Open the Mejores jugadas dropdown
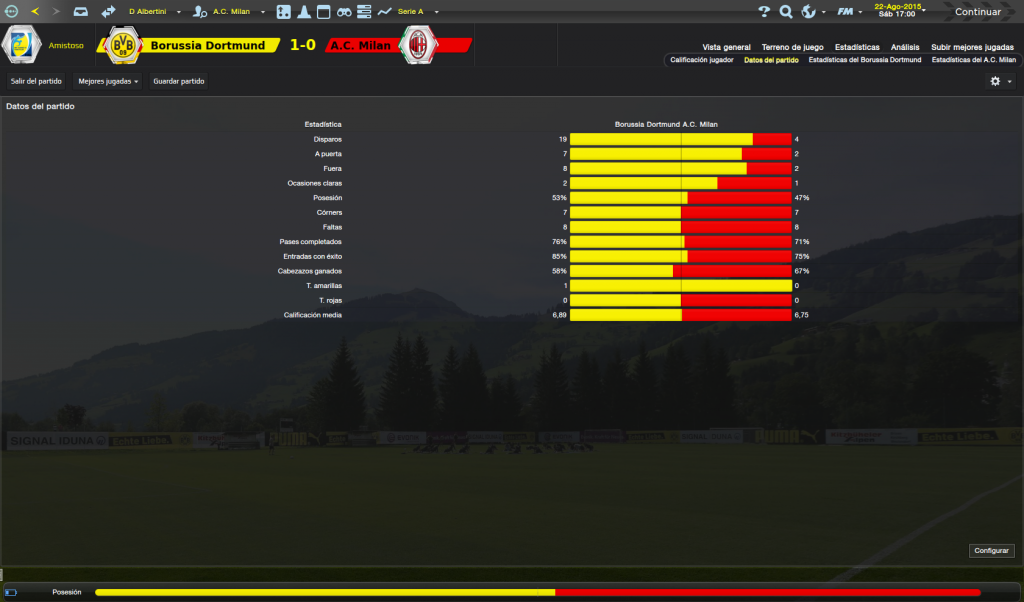Image resolution: width=1024 pixels, height=602 pixels. (108, 81)
